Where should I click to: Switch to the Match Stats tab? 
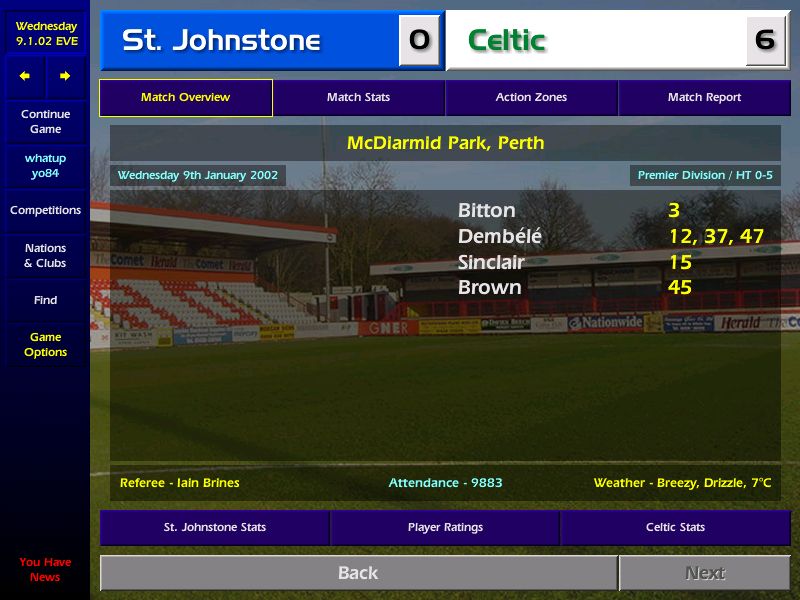[358, 98]
